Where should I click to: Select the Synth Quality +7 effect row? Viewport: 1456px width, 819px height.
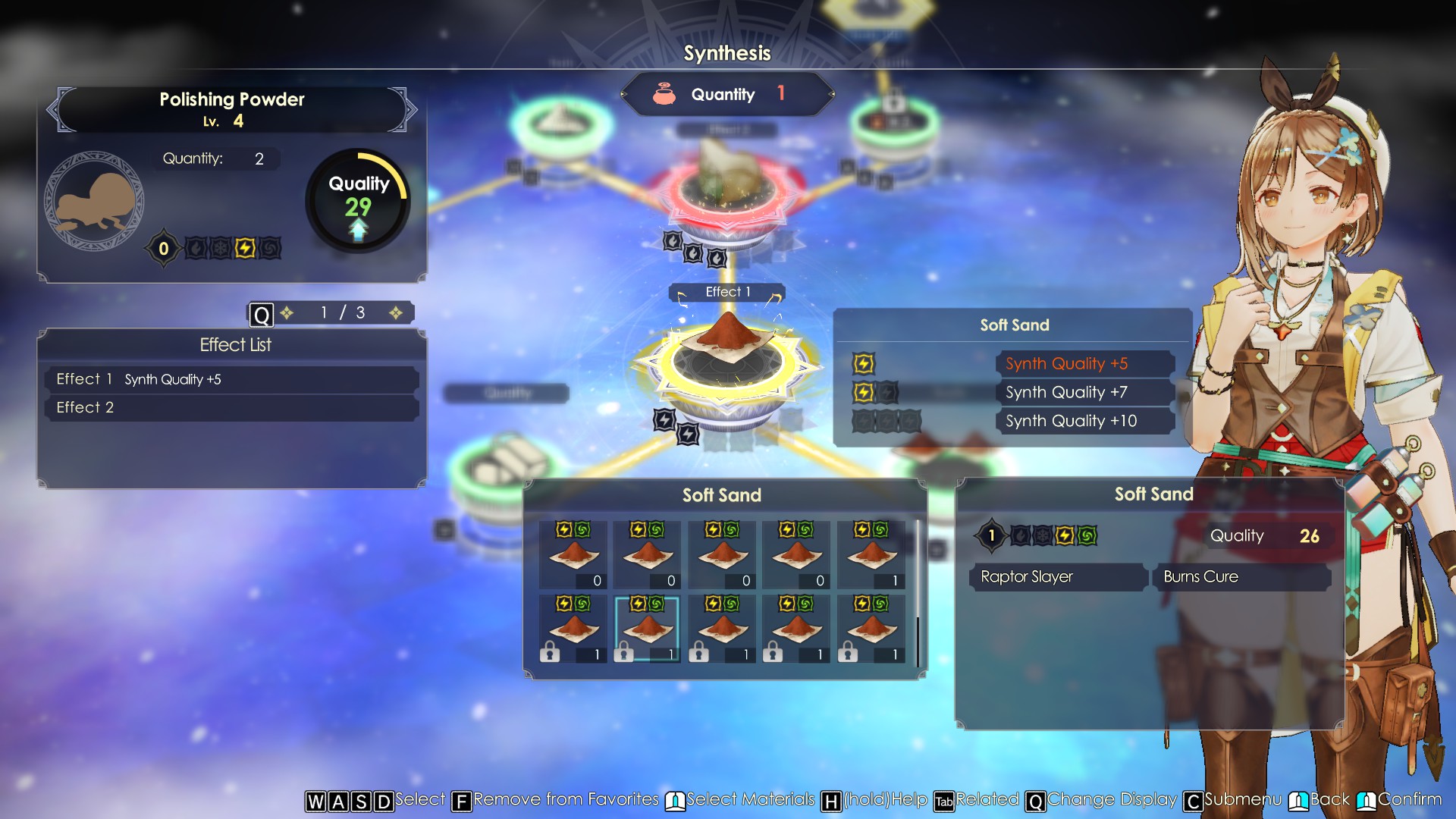pyautogui.click(x=1084, y=393)
